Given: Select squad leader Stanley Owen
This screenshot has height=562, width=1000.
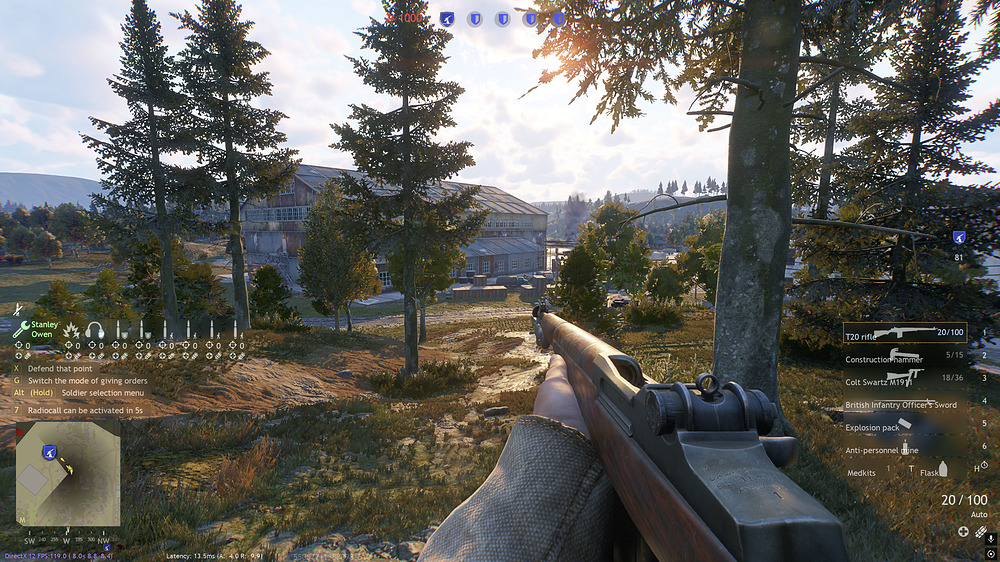Looking at the screenshot, I should [37, 329].
